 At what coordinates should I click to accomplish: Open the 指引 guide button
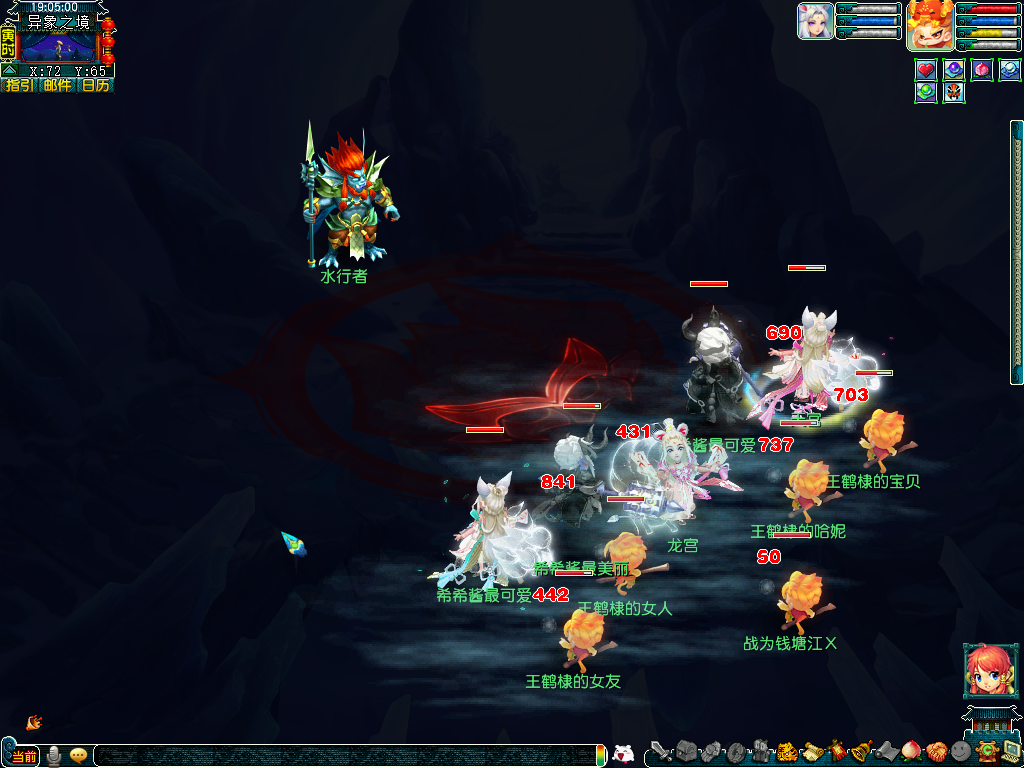(18, 86)
